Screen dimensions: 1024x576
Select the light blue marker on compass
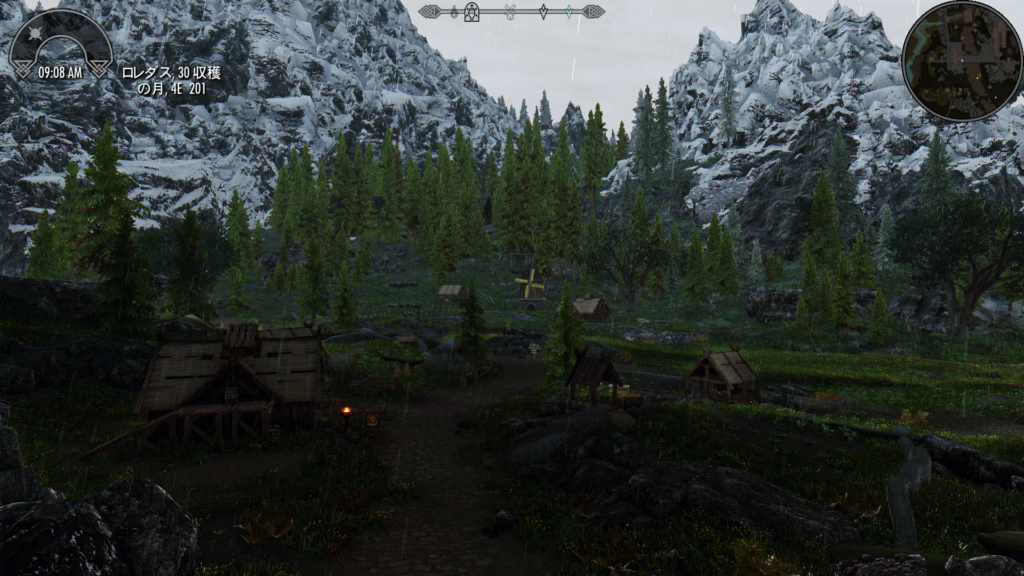569,12
